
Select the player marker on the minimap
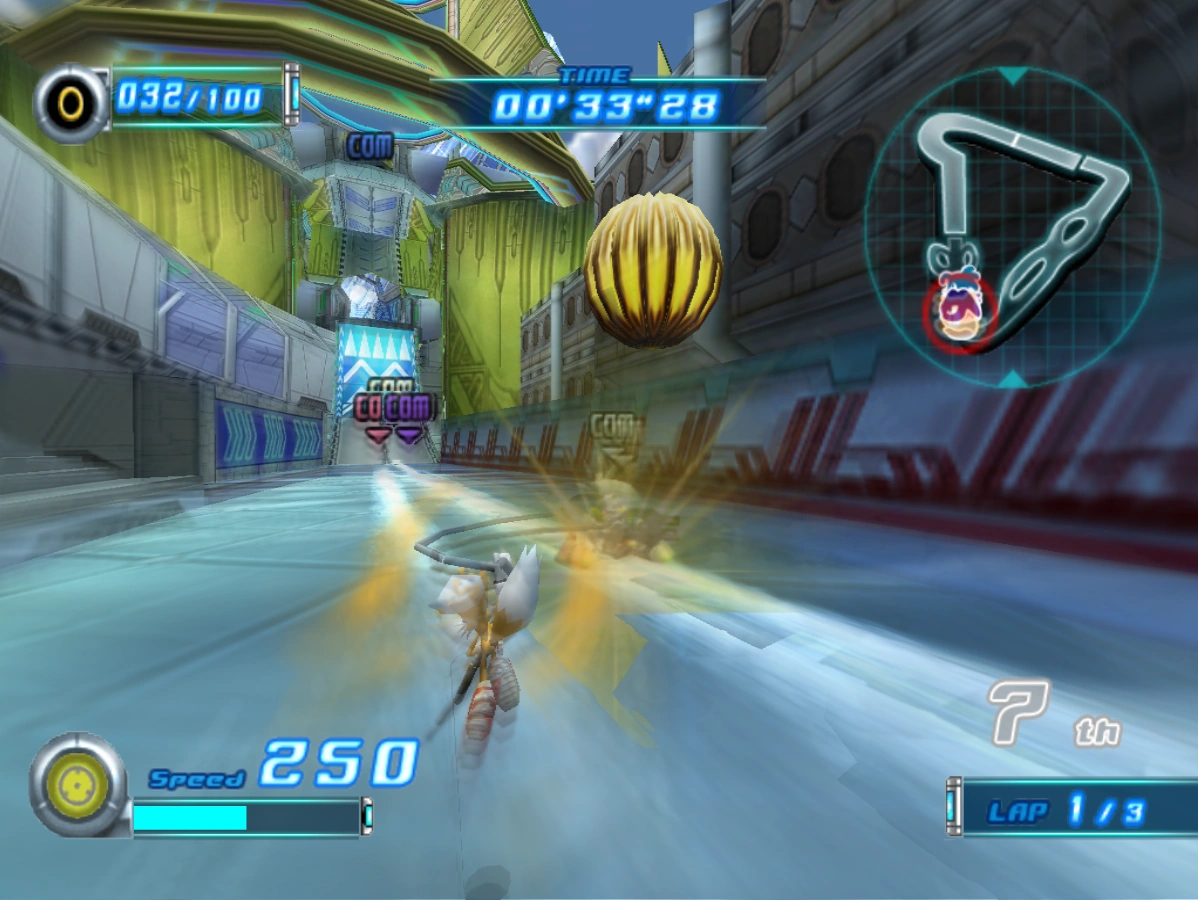click(x=959, y=311)
